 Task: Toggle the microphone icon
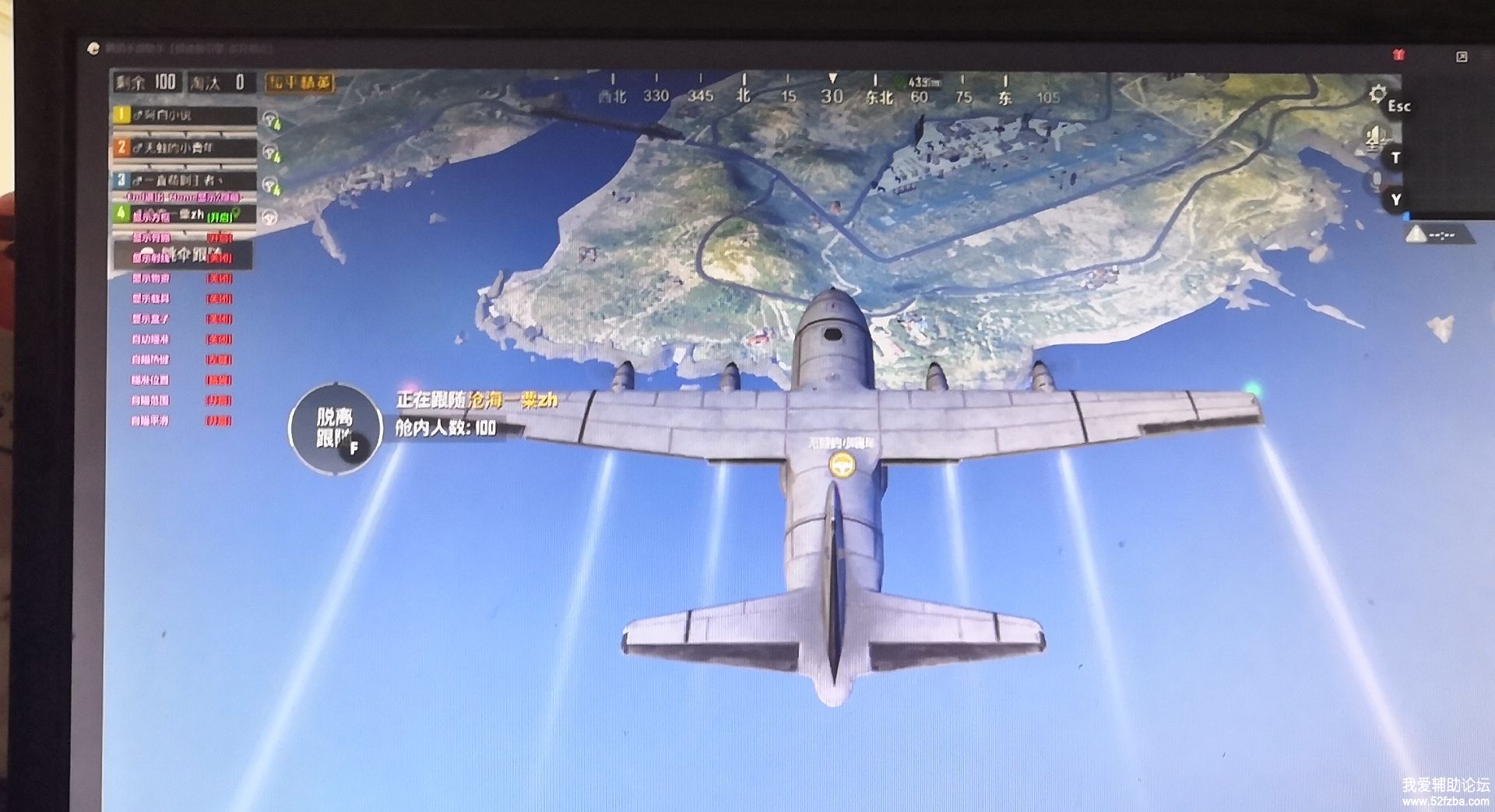click(1377, 181)
